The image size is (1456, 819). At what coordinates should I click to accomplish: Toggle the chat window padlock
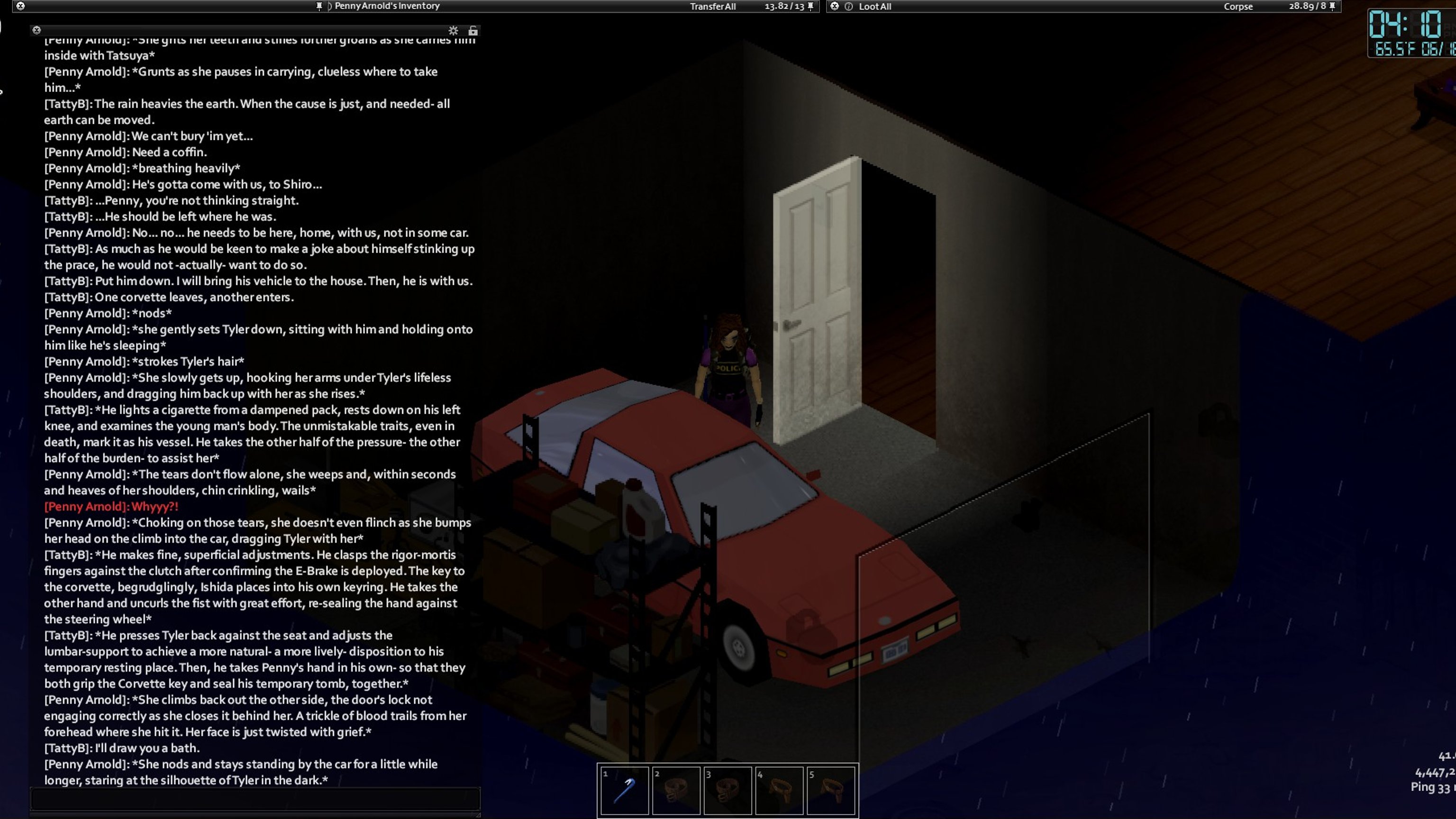point(473,30)
